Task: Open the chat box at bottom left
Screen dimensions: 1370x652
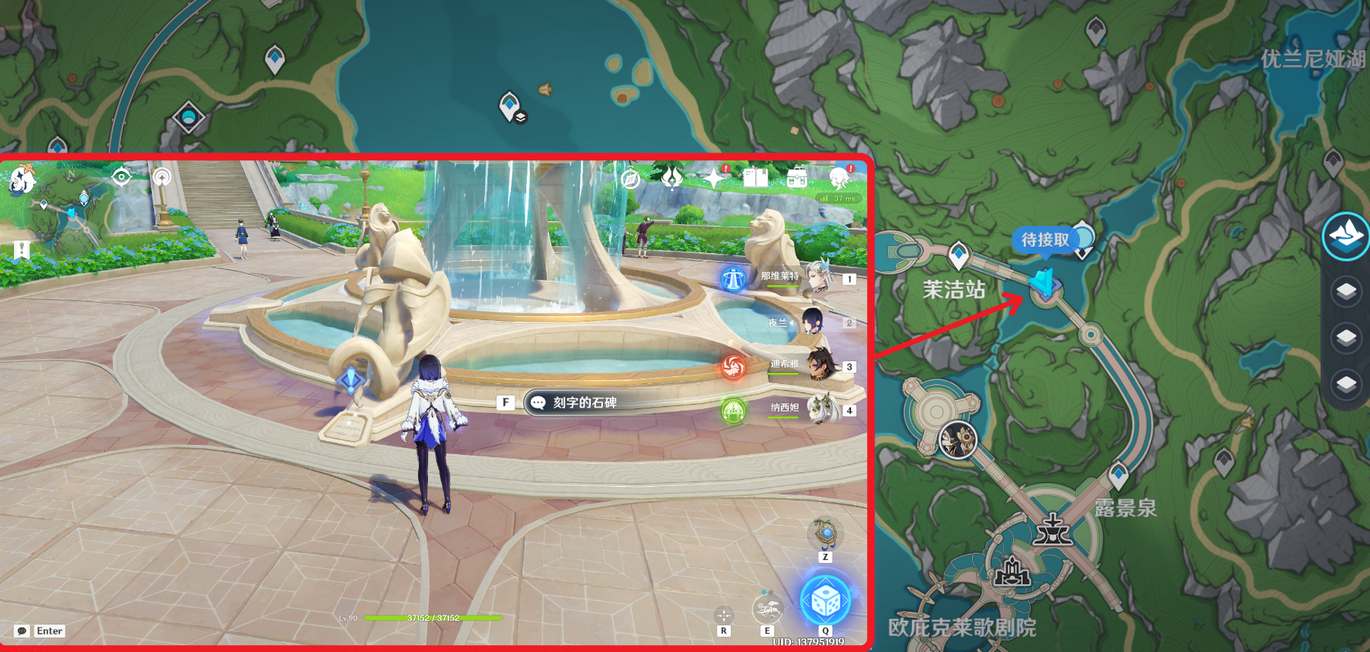Action: coord(22,631)
